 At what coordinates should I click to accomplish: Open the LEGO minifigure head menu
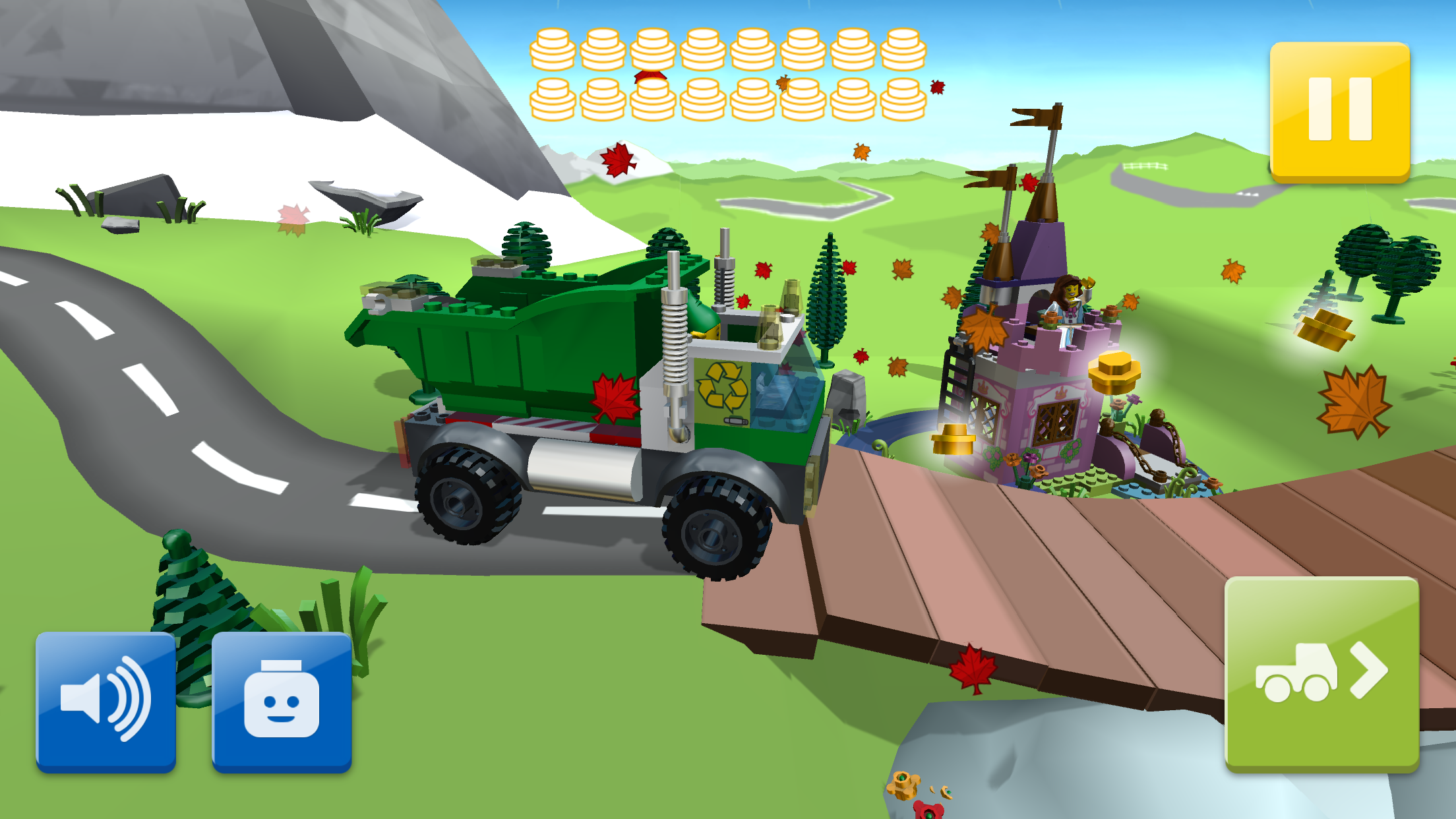click(x=282, y=700)
